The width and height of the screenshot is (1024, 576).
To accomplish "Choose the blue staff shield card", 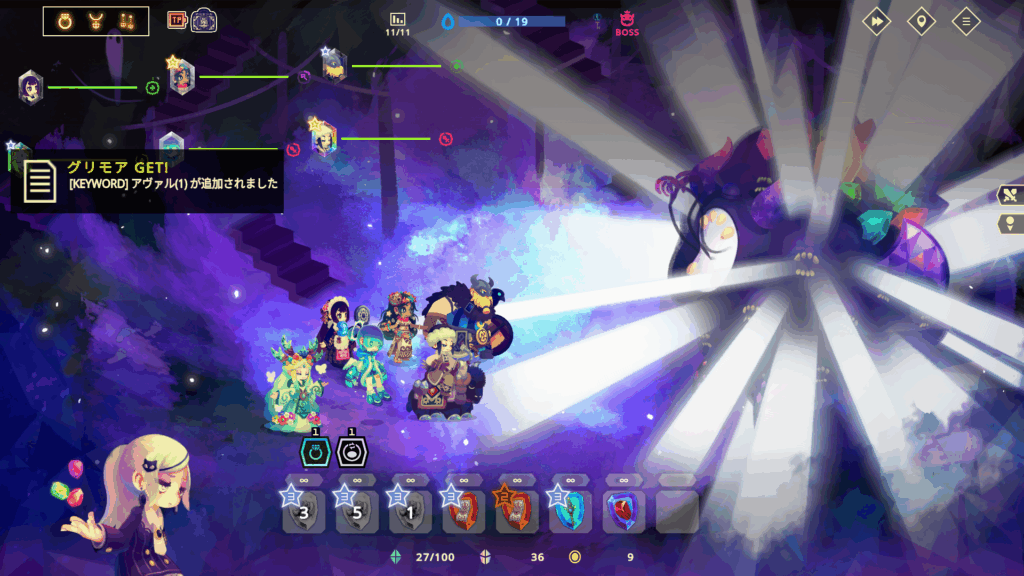I will (x=571, y=511).
